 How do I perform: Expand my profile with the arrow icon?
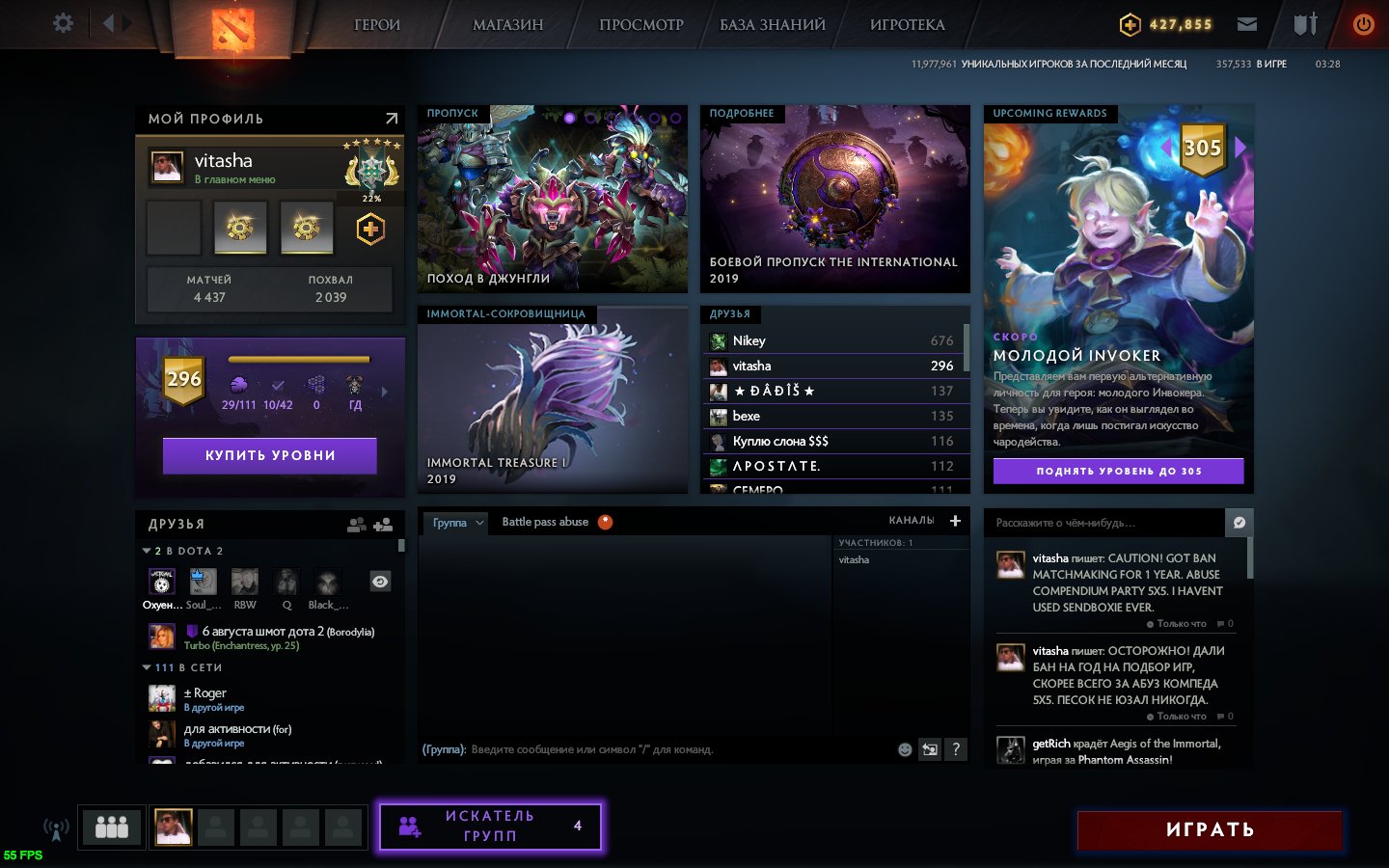click(x=391, y=119)
